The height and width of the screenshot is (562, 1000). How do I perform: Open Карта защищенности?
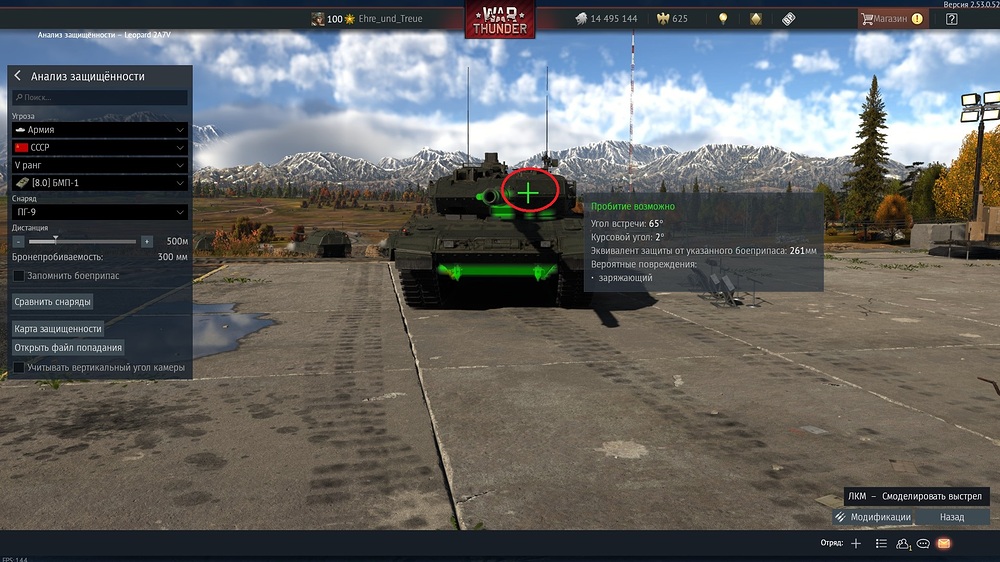58,328
